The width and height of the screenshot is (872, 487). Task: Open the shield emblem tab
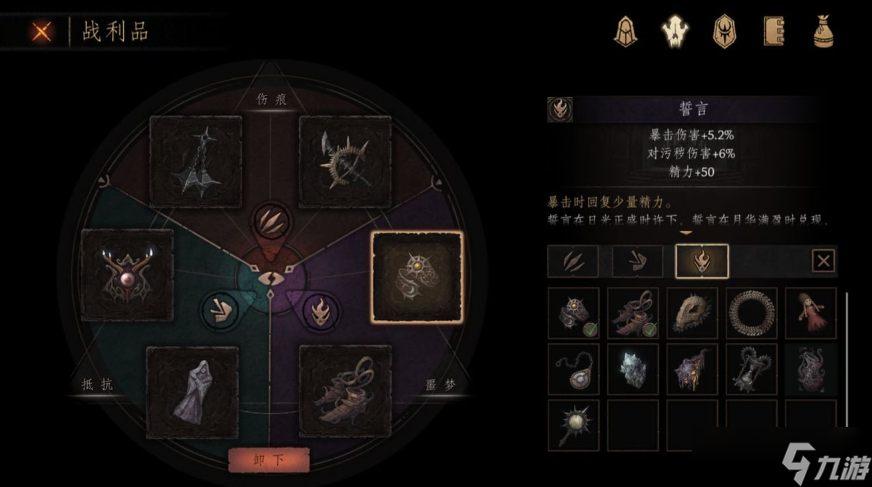722,32
